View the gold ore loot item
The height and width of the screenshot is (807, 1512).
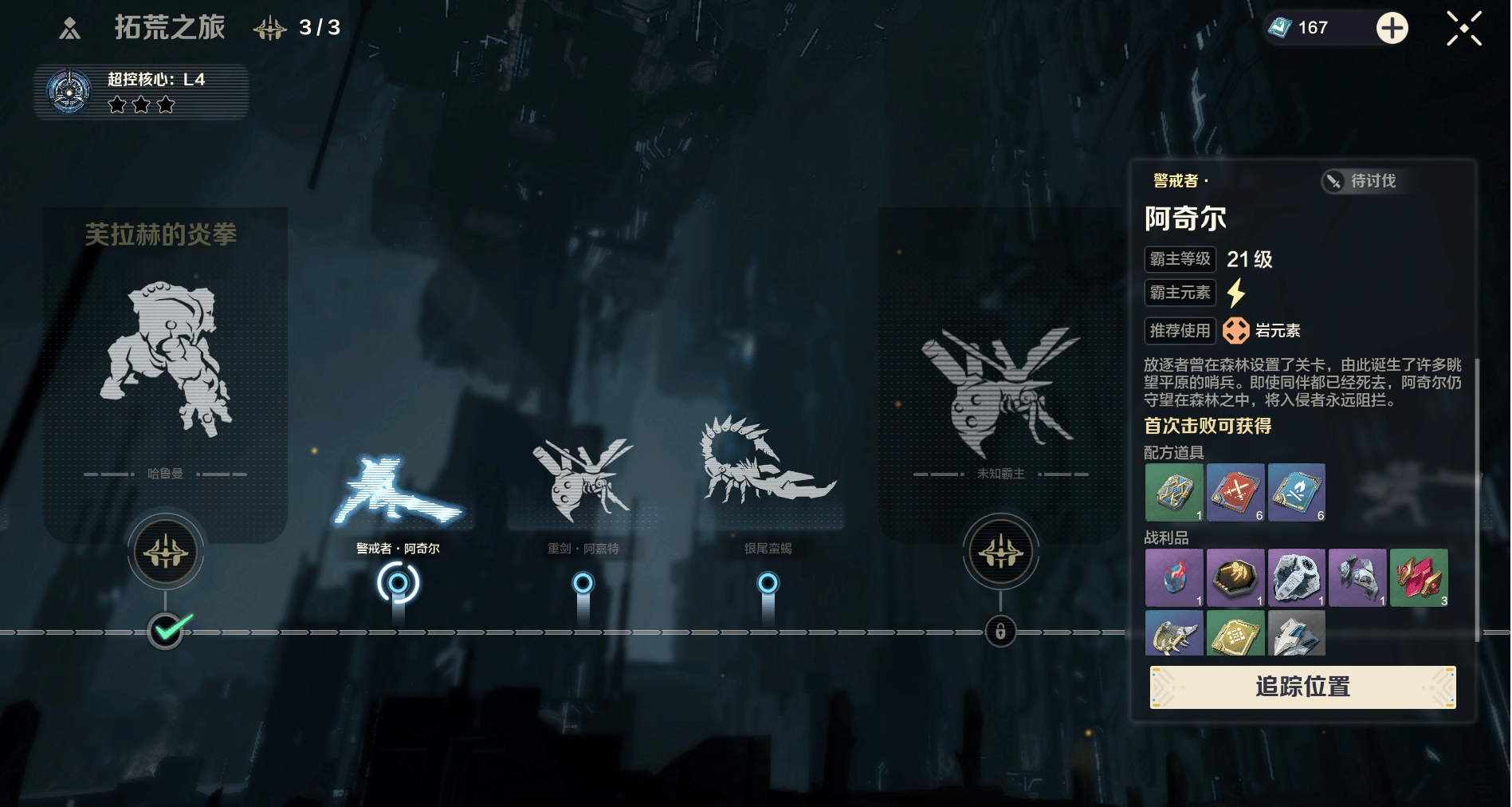pos(1235,577)
